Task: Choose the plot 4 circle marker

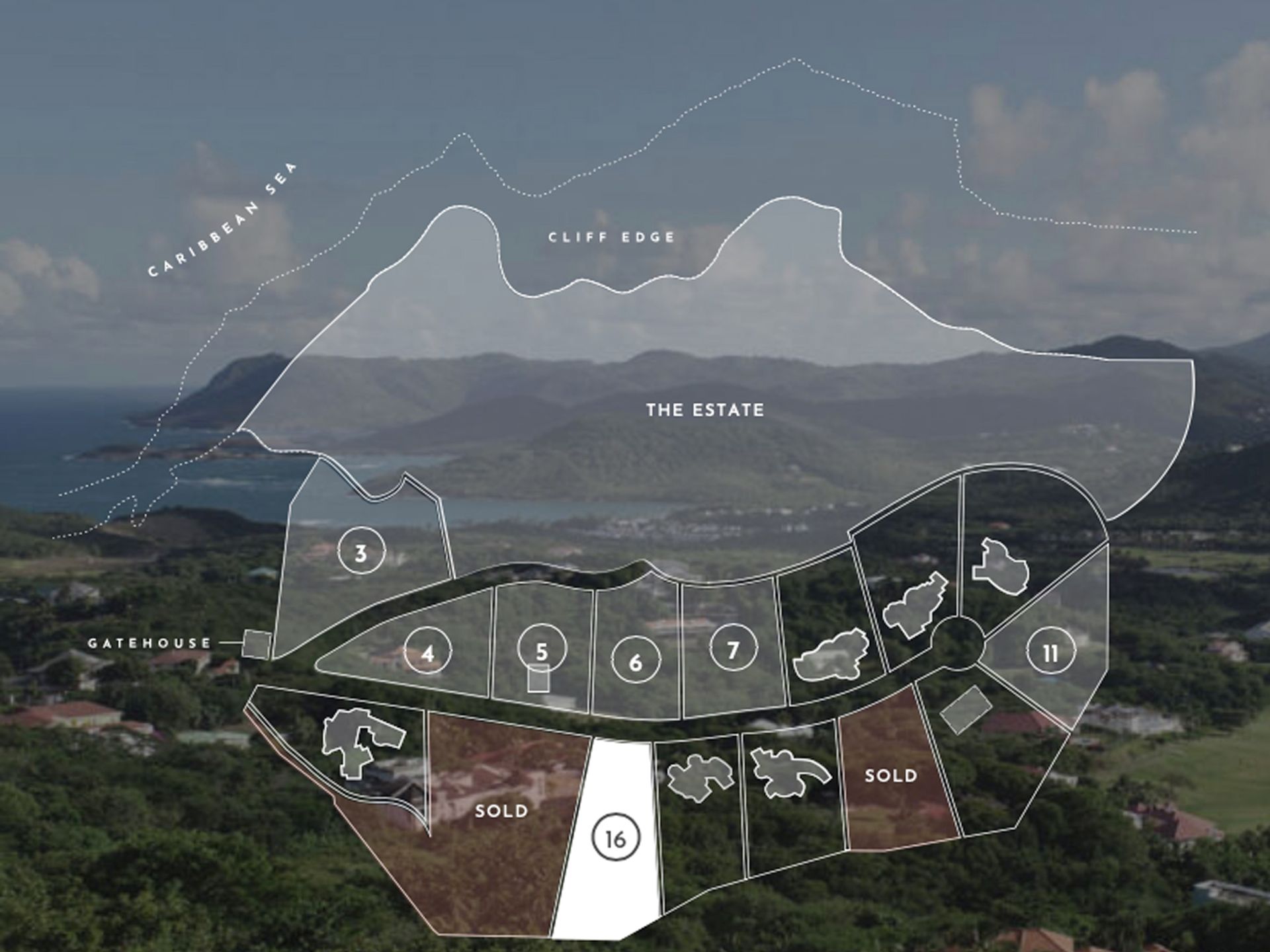Action: point(428,653)
